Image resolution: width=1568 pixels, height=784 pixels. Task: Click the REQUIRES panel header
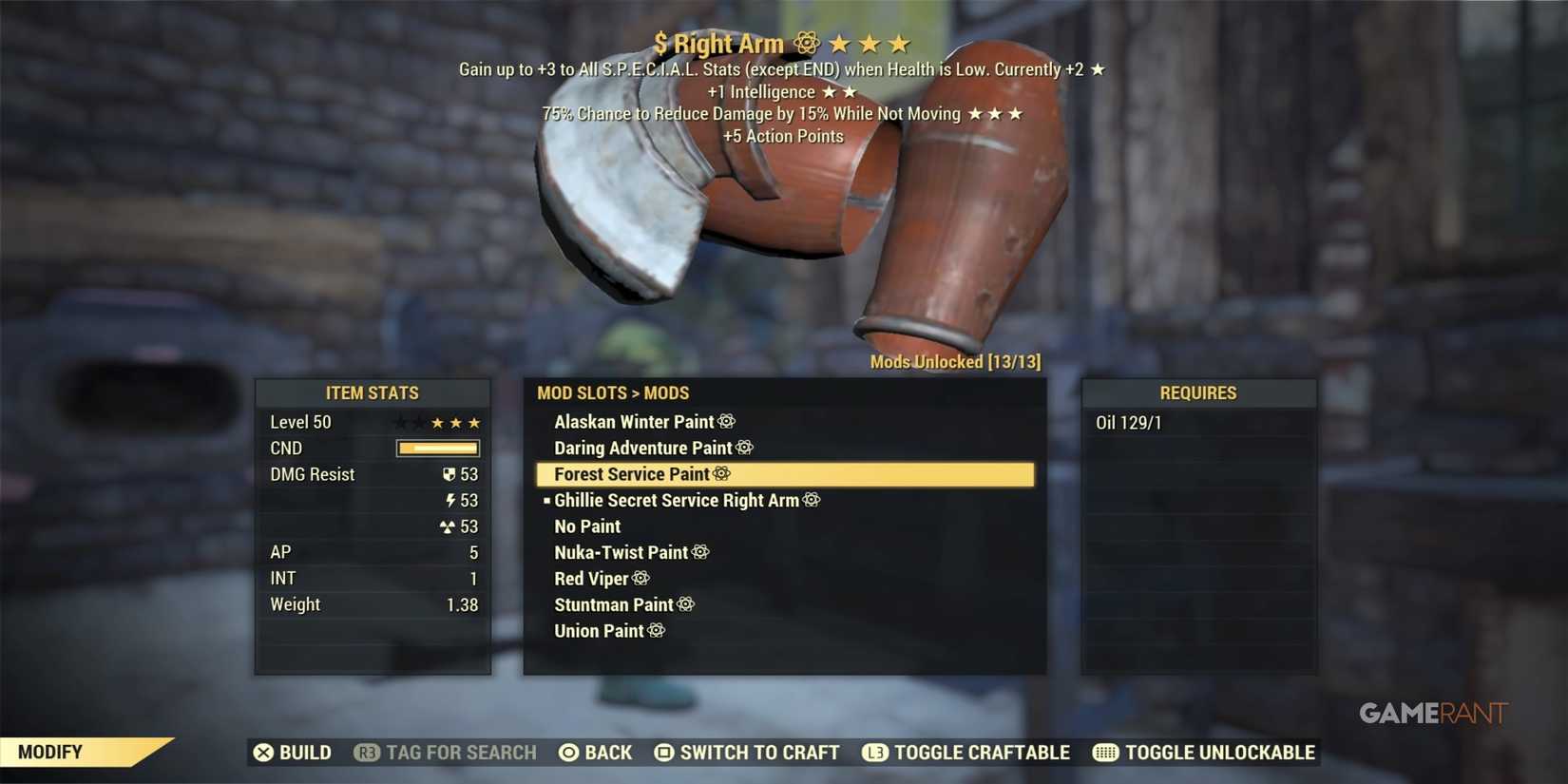point(1197,392)
